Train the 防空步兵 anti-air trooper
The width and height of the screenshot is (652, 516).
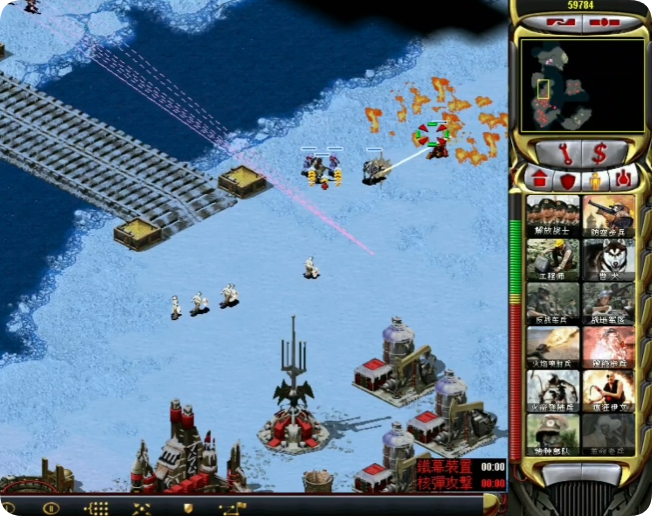coord(608,215)
